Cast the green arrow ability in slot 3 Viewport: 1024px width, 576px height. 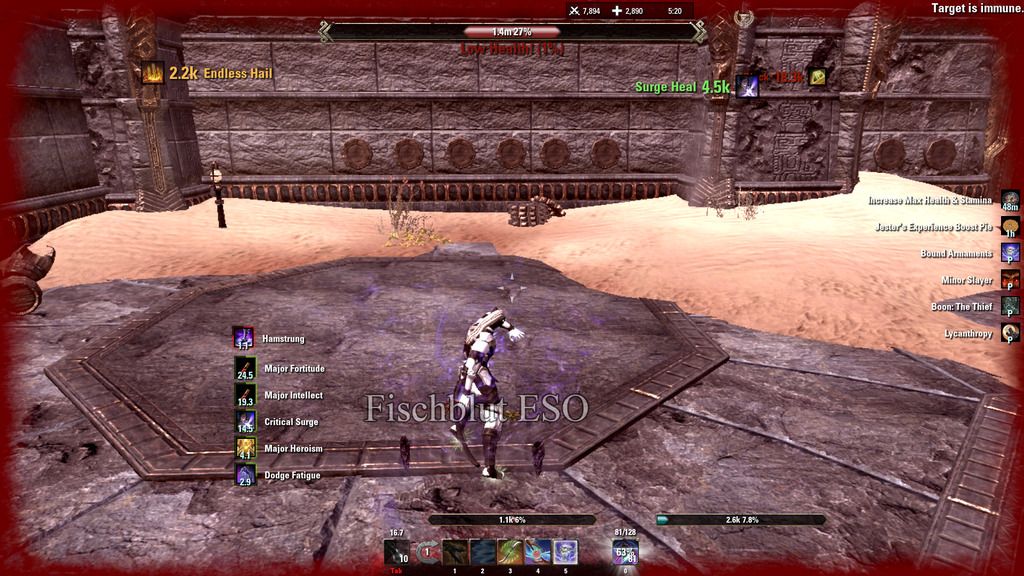[510, 552]
